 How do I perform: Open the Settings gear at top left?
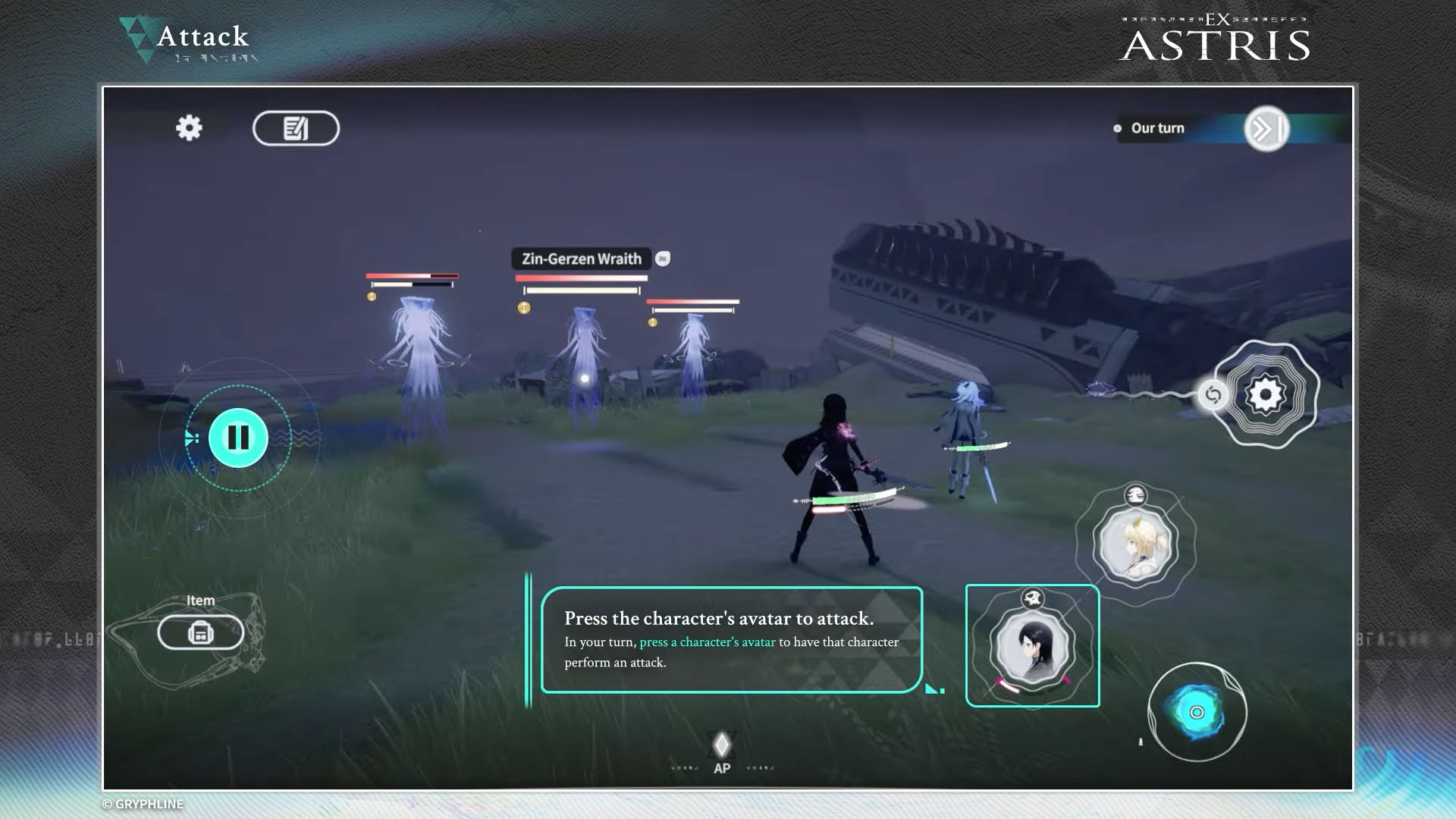pos(189,128)
